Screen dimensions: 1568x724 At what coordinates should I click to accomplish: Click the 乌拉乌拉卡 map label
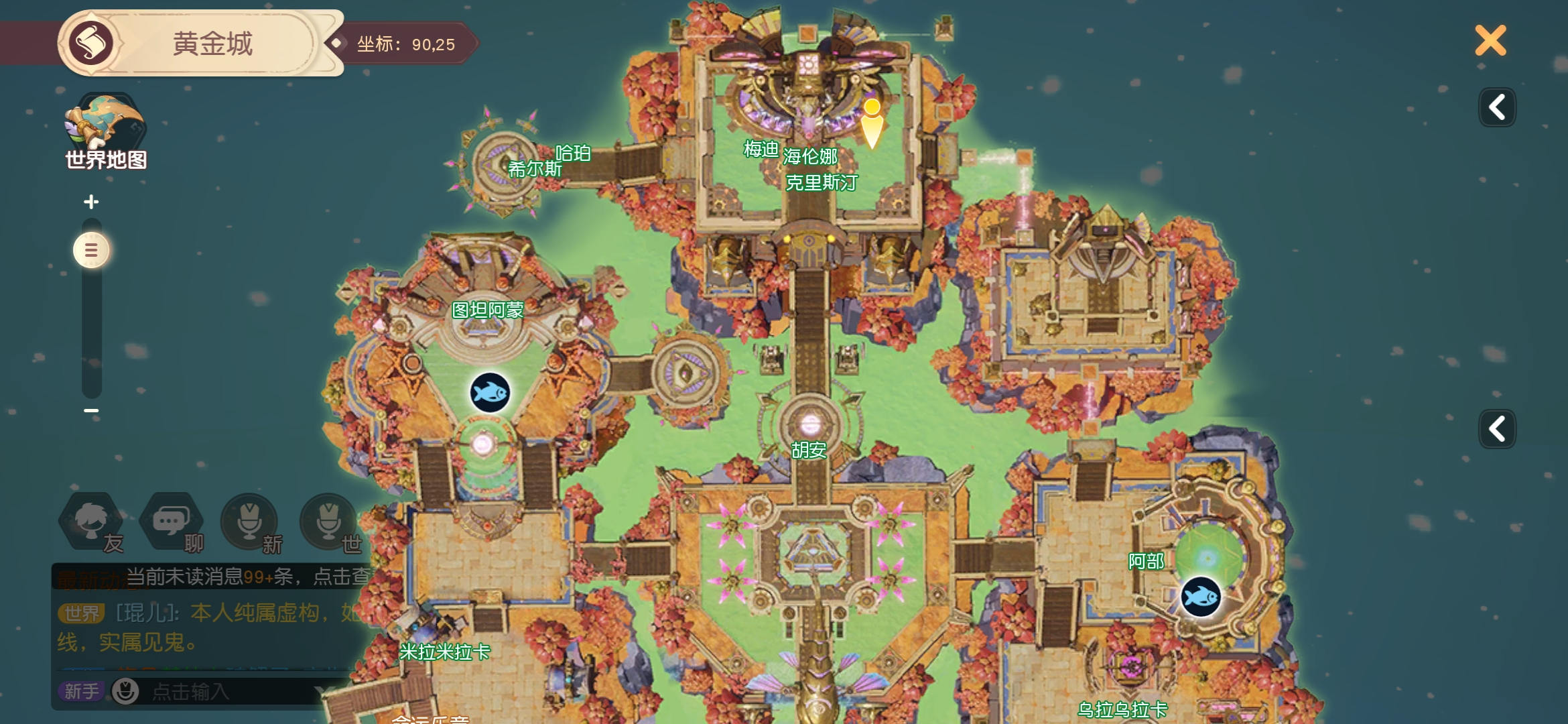coord(1122,709)
